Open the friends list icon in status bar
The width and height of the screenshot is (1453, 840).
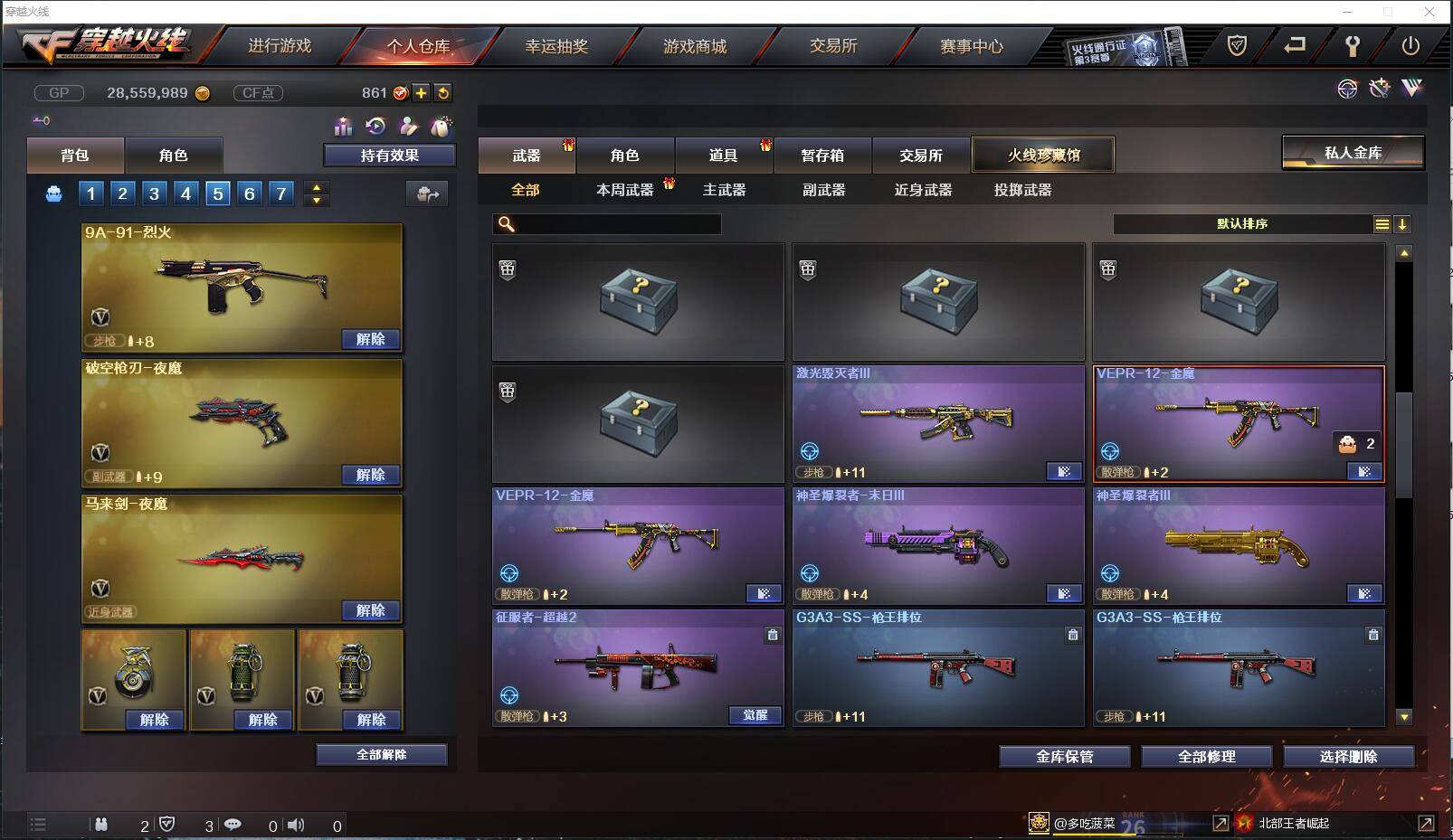[x=101, y=825]
